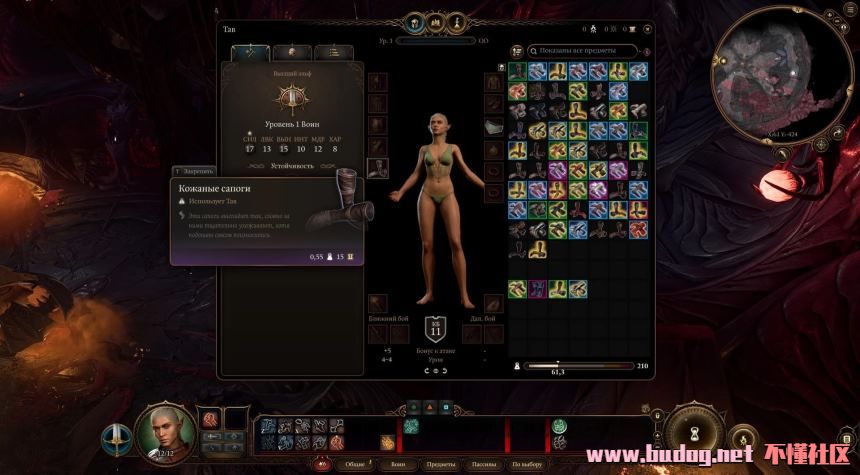The height and width of the screenshot is (475, 860).
Task: Select the "Пассивы" hotbar tab
Action: tap(484, 465)
